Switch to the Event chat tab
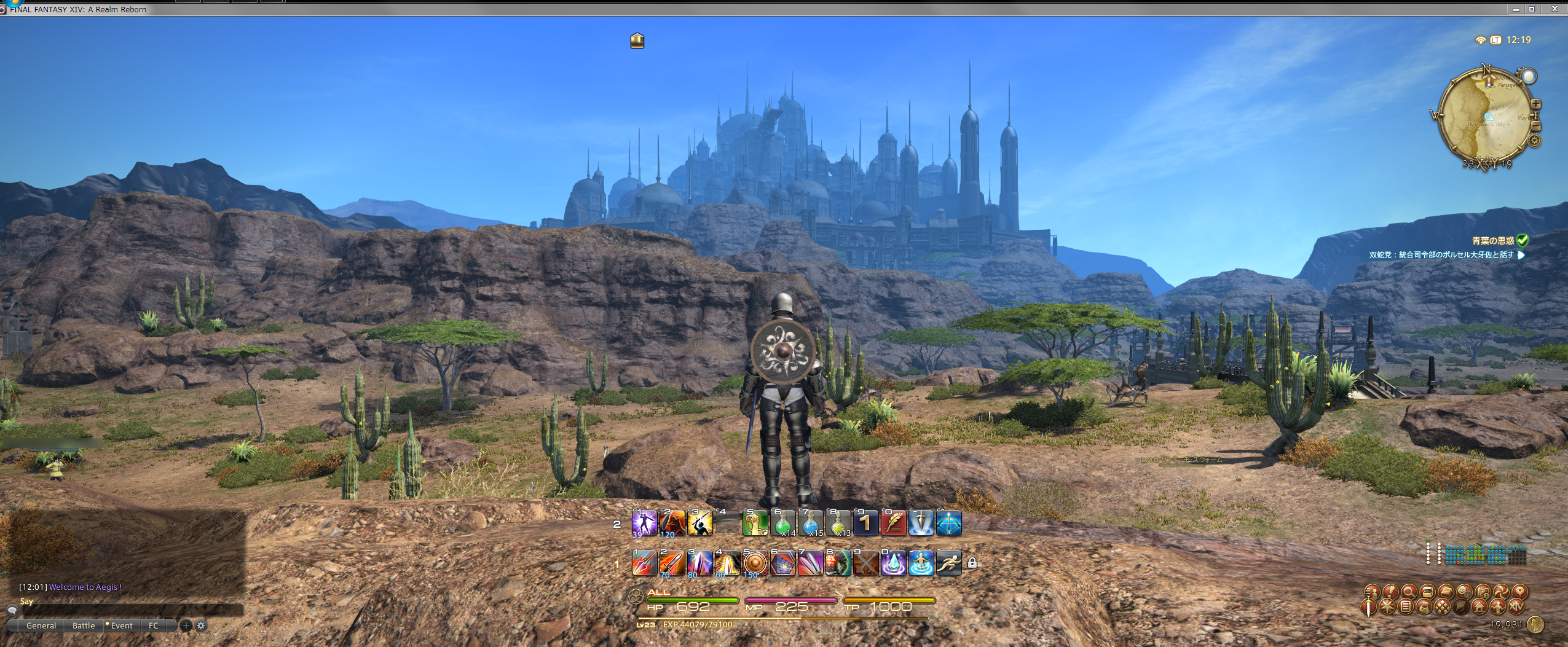The image size is (1568, 647). [x=122, y=626]
